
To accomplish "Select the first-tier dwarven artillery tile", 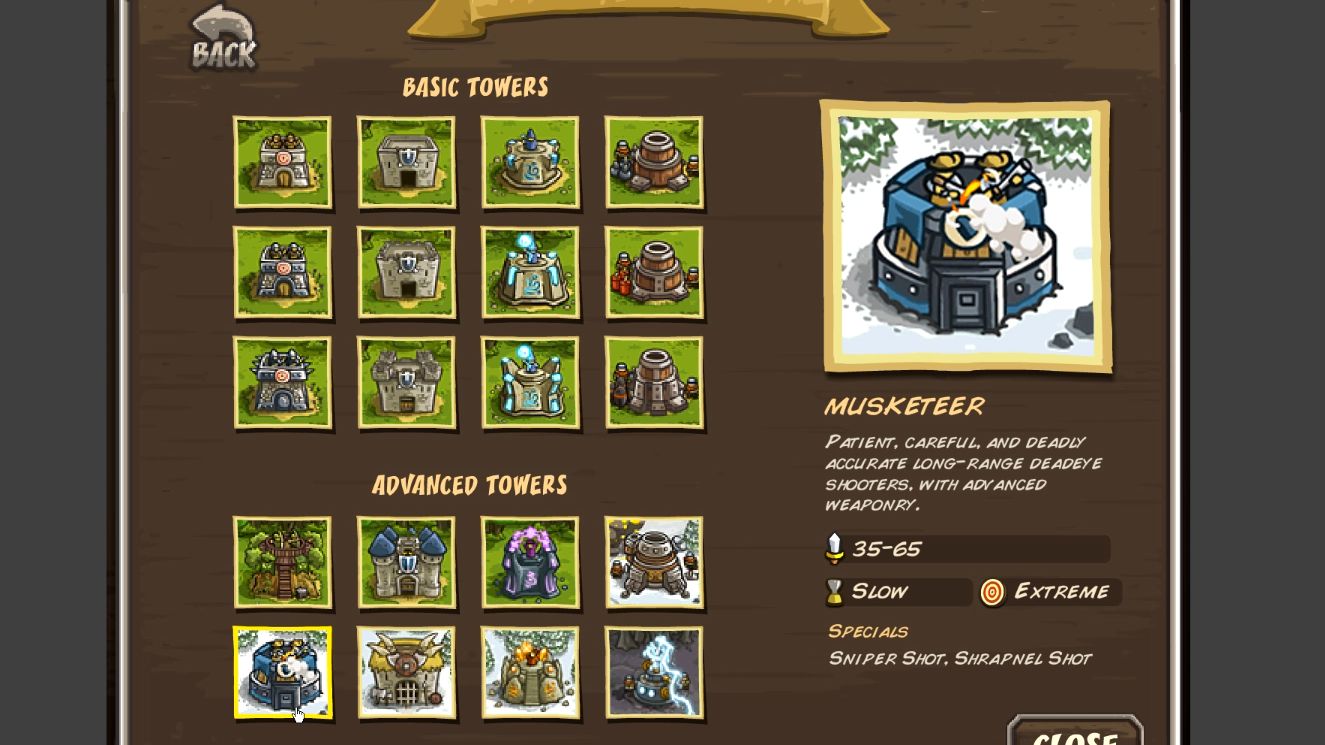I will (x=654, y=162).
